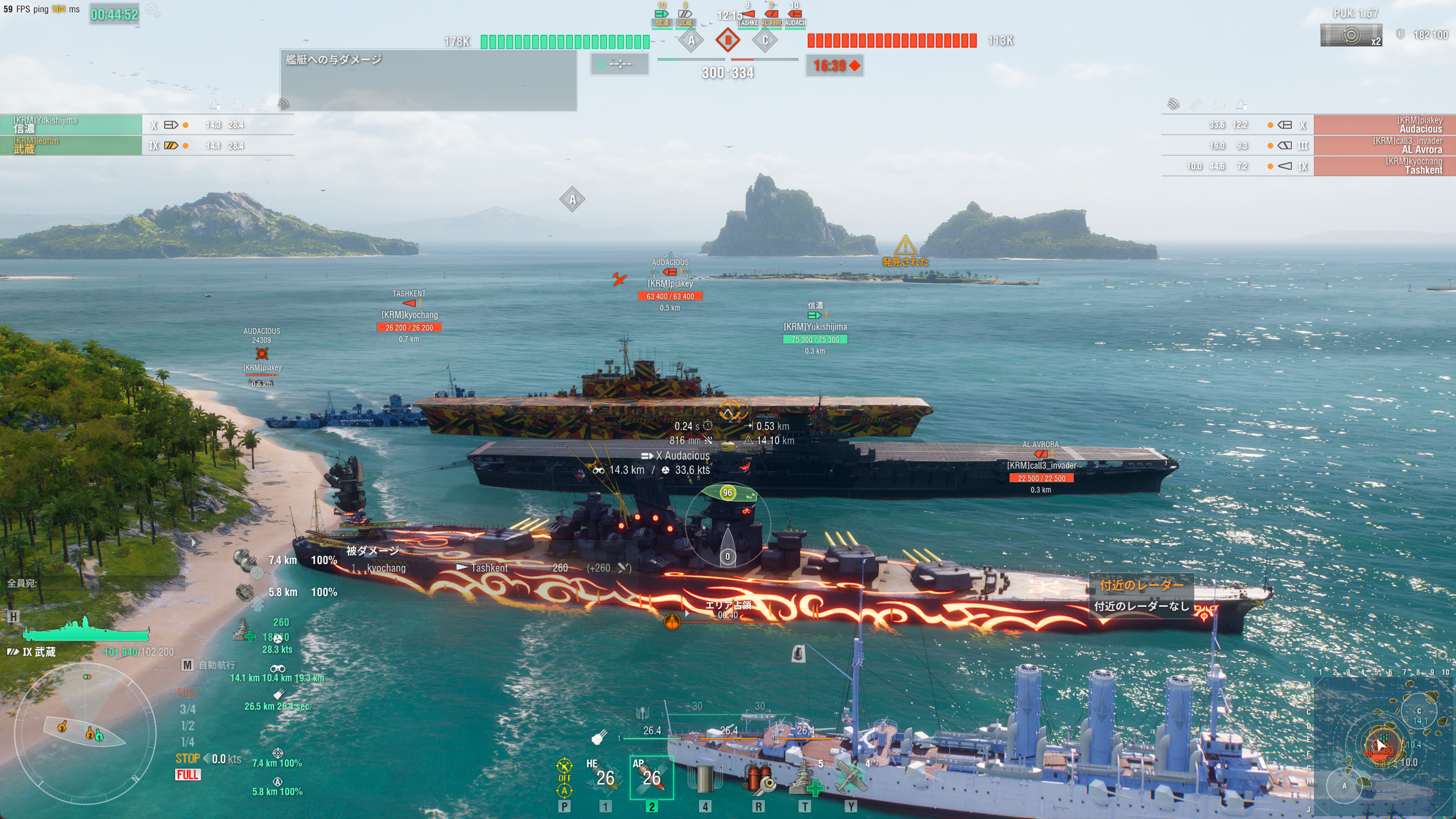
Task: Set engine speed to 1/2
Action: pos(188,726)
